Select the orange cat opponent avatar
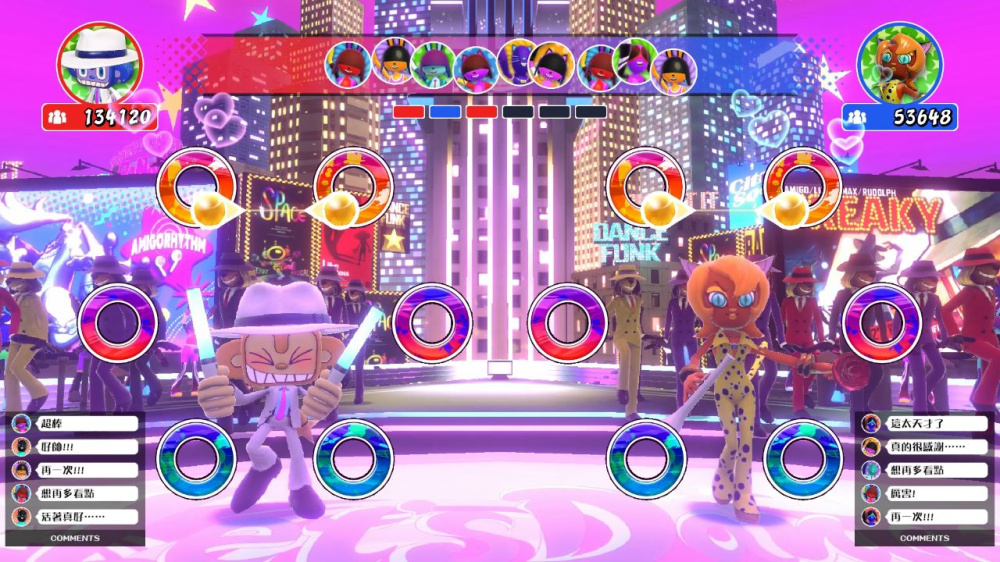This screenshot has width=1000, height=562. pos(899,63)
